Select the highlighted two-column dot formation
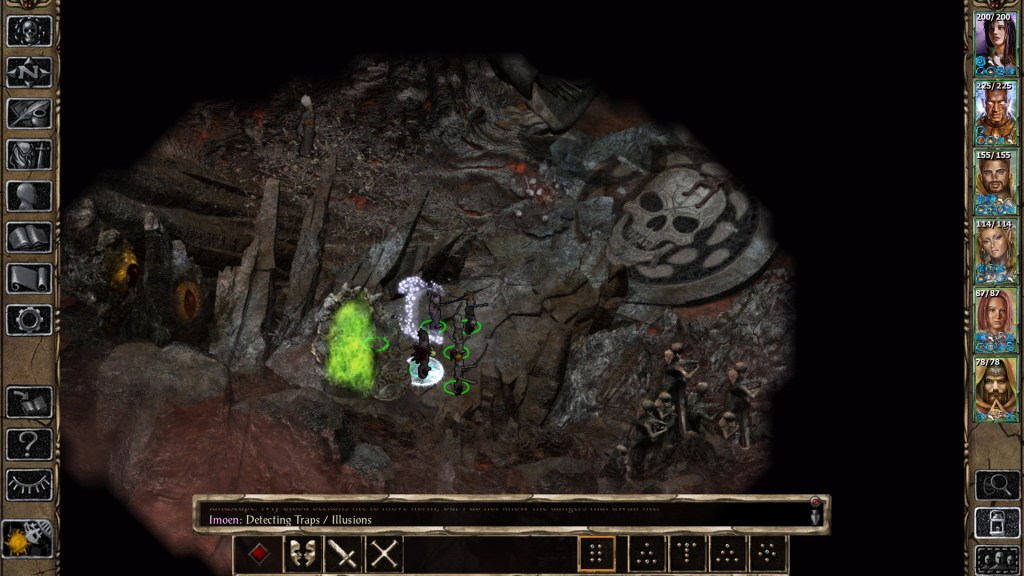 [597, 554]
